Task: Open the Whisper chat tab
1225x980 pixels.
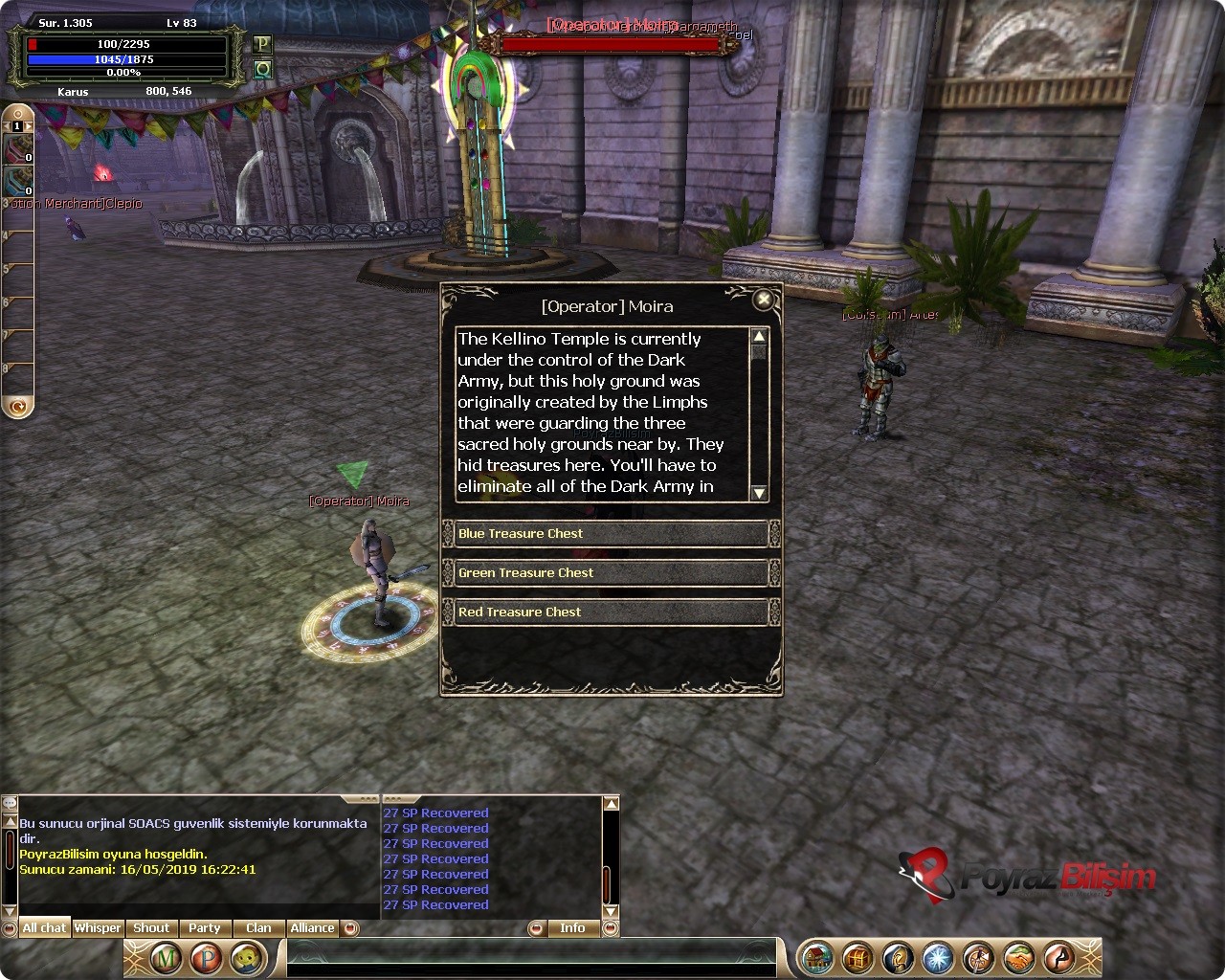Action: pyautogui.click(x=98, y=928)
